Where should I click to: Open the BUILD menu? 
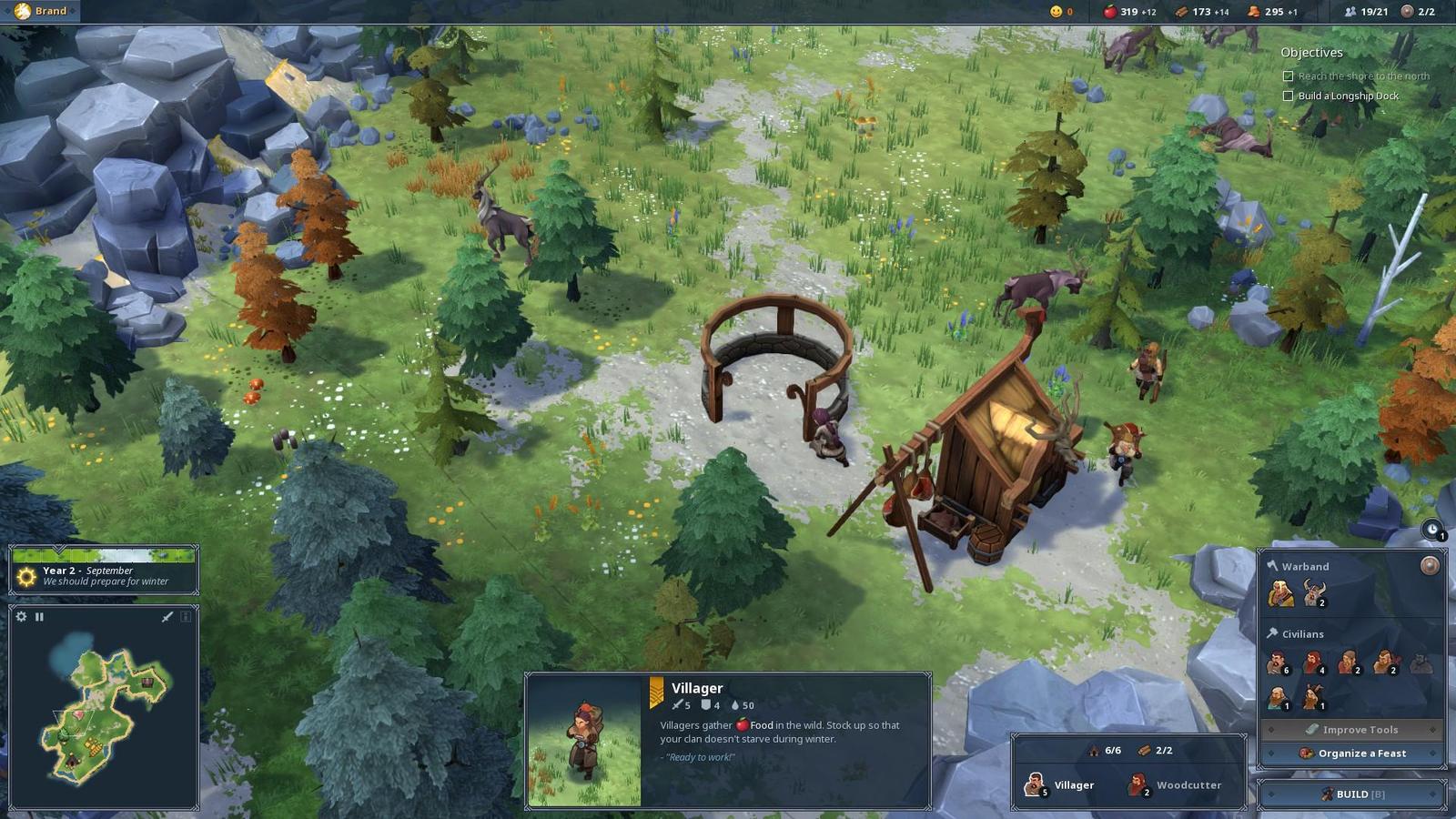point(1352,794)
